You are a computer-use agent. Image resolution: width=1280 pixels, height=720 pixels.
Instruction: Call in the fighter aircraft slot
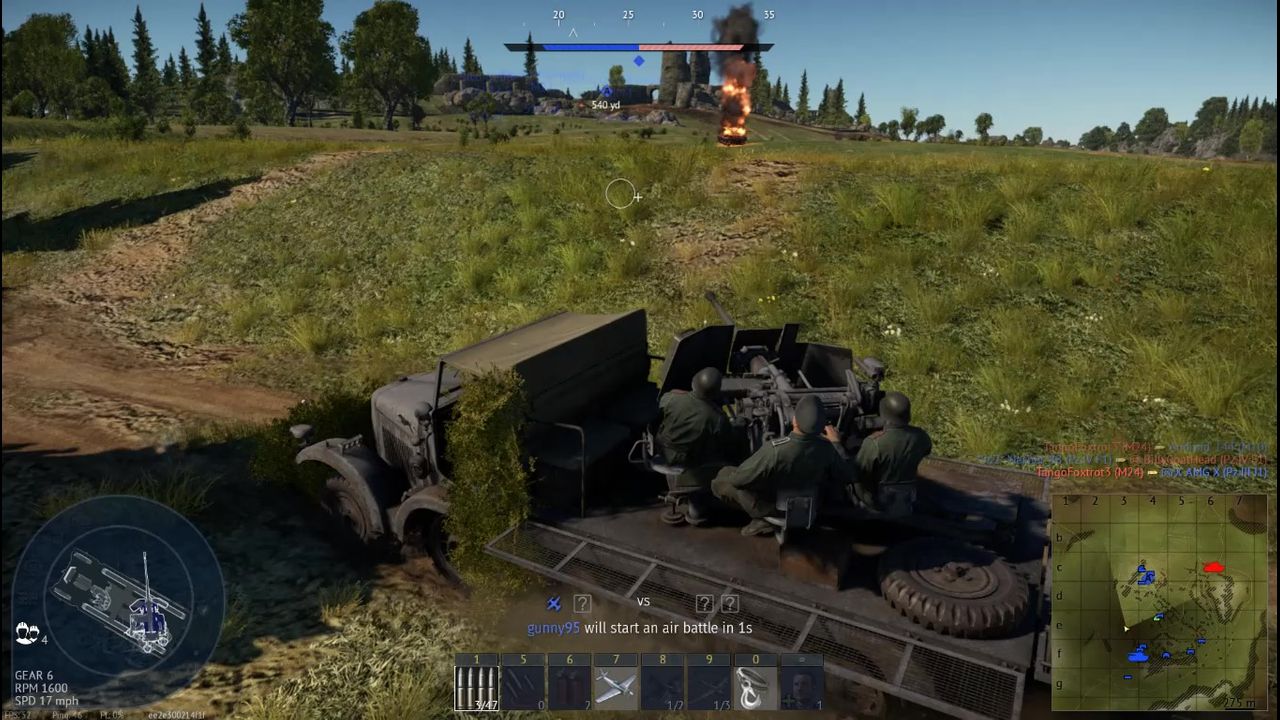click(x=615, y=687)
